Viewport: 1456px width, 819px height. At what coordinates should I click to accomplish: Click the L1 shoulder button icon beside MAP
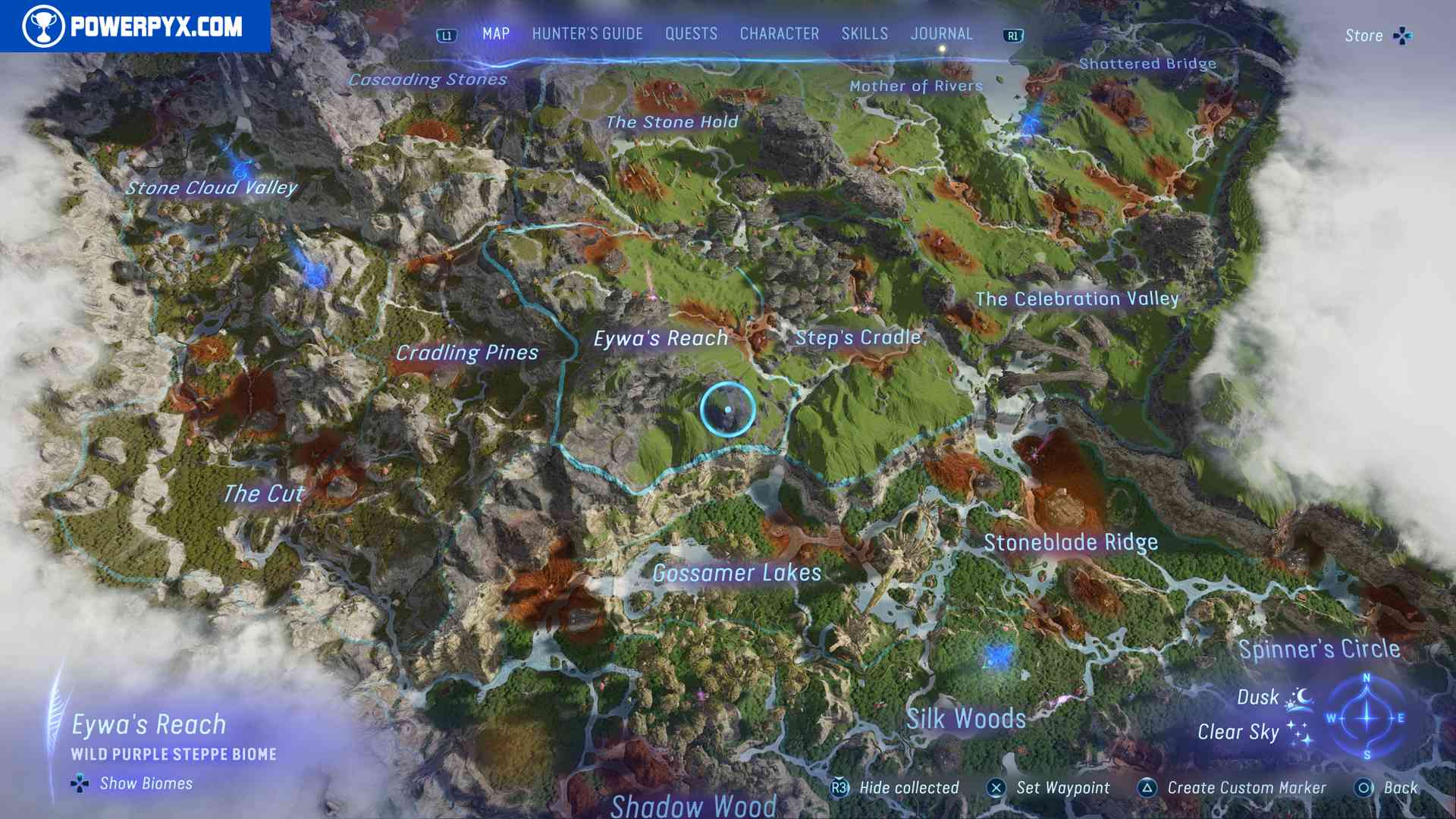tap(448, 34)
